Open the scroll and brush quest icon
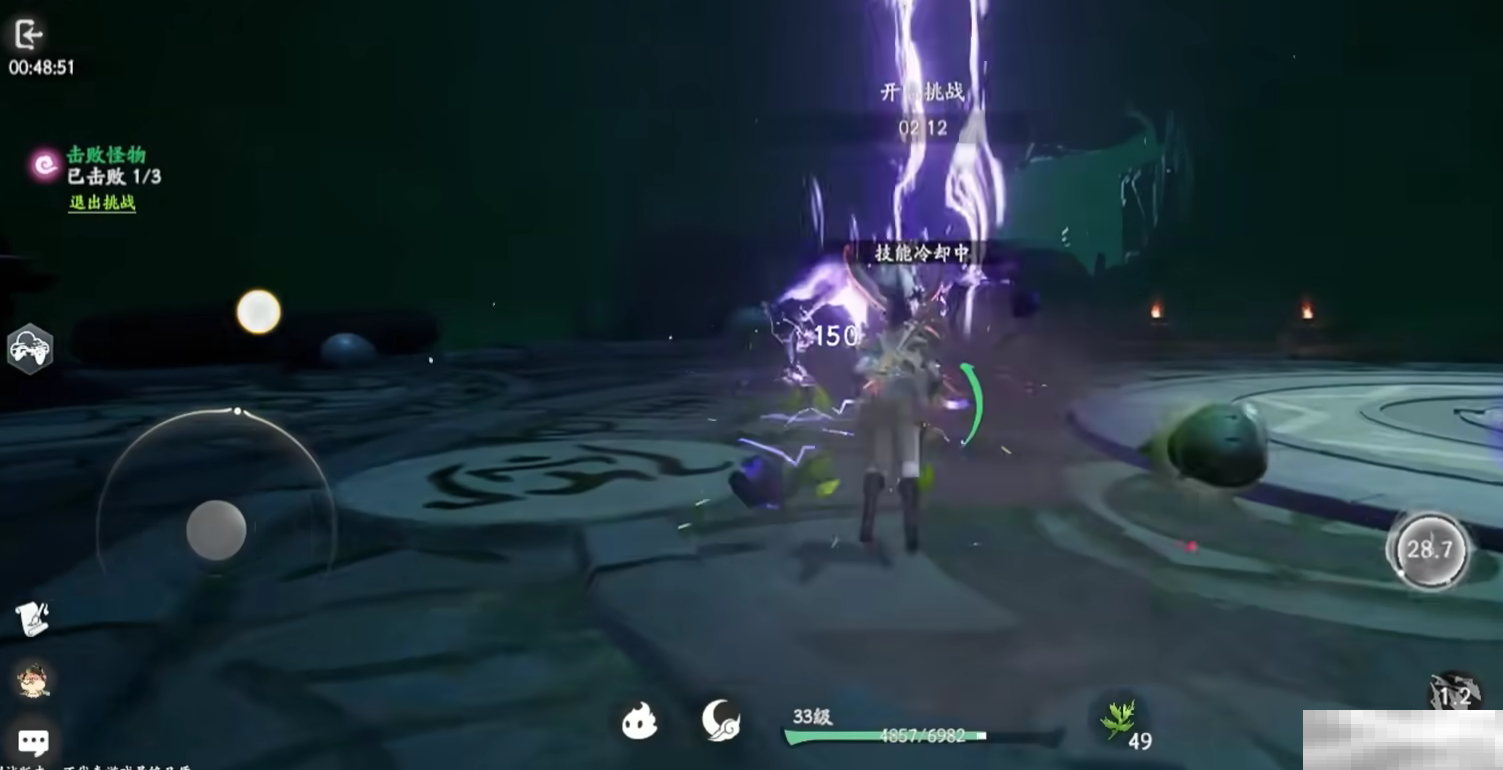 click(x=33, y=620)
